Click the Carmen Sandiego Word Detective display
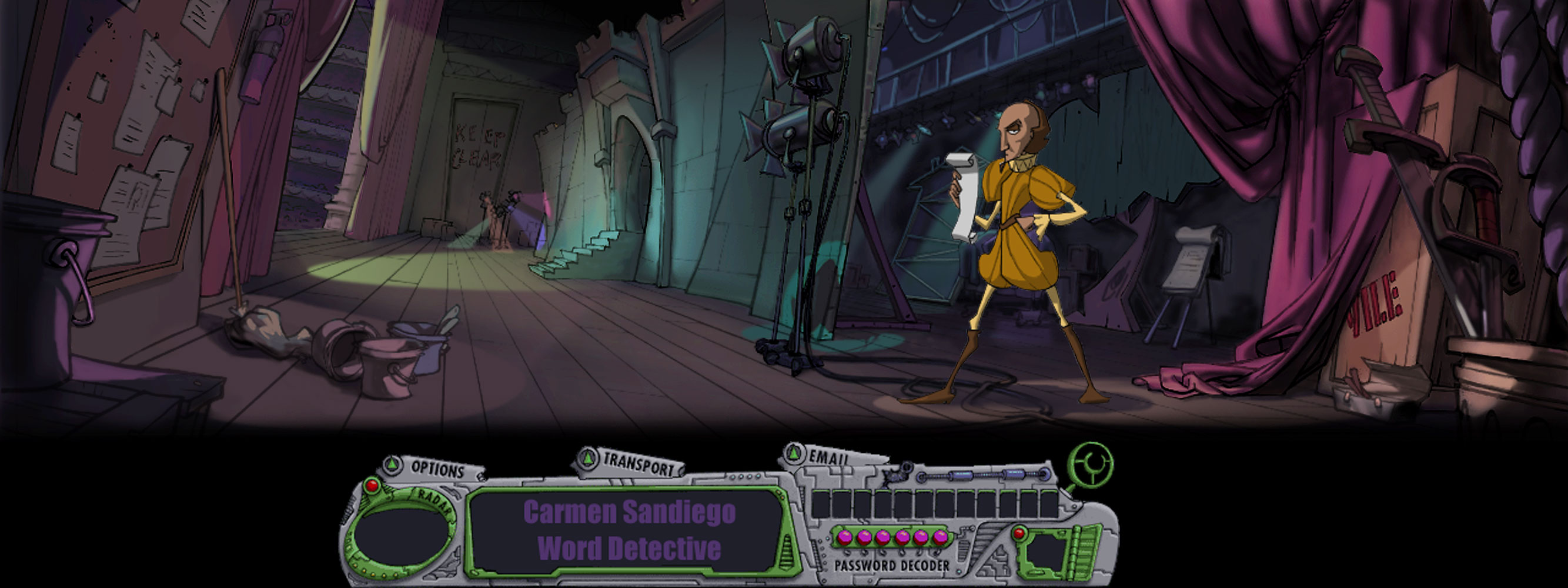 pos(628,531)
